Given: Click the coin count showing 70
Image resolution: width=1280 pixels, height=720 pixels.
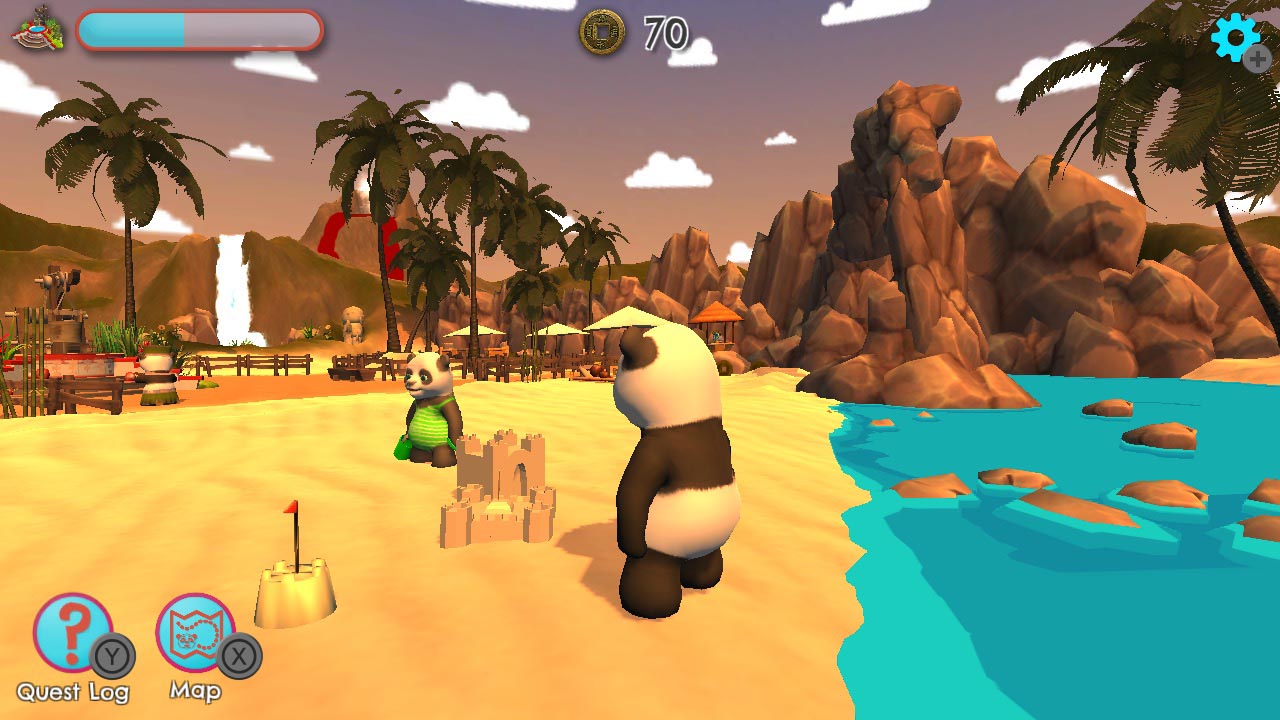Looking at the screenshot, I should tap(667, 33).
